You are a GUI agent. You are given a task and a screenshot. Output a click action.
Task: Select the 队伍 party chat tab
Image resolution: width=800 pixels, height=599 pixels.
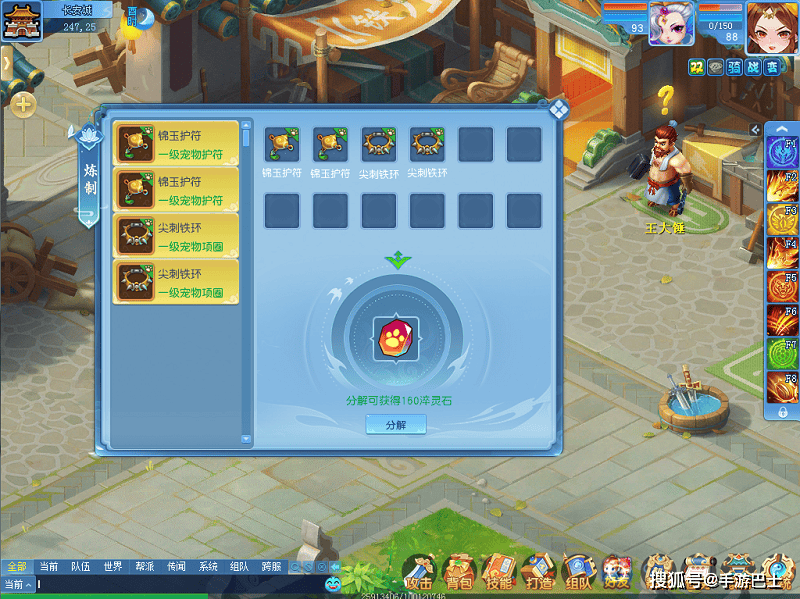click(80, 567)
